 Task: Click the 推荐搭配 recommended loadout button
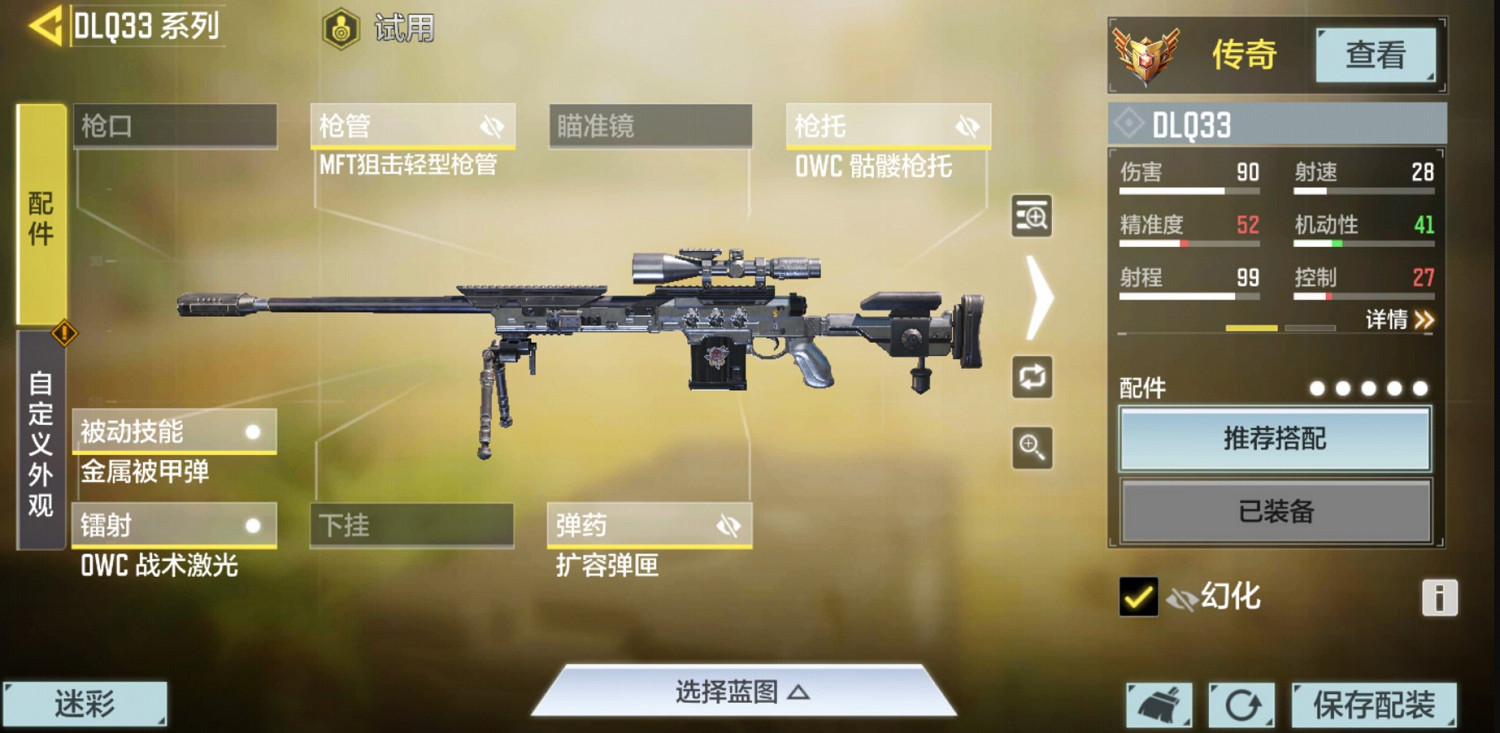1275,440
